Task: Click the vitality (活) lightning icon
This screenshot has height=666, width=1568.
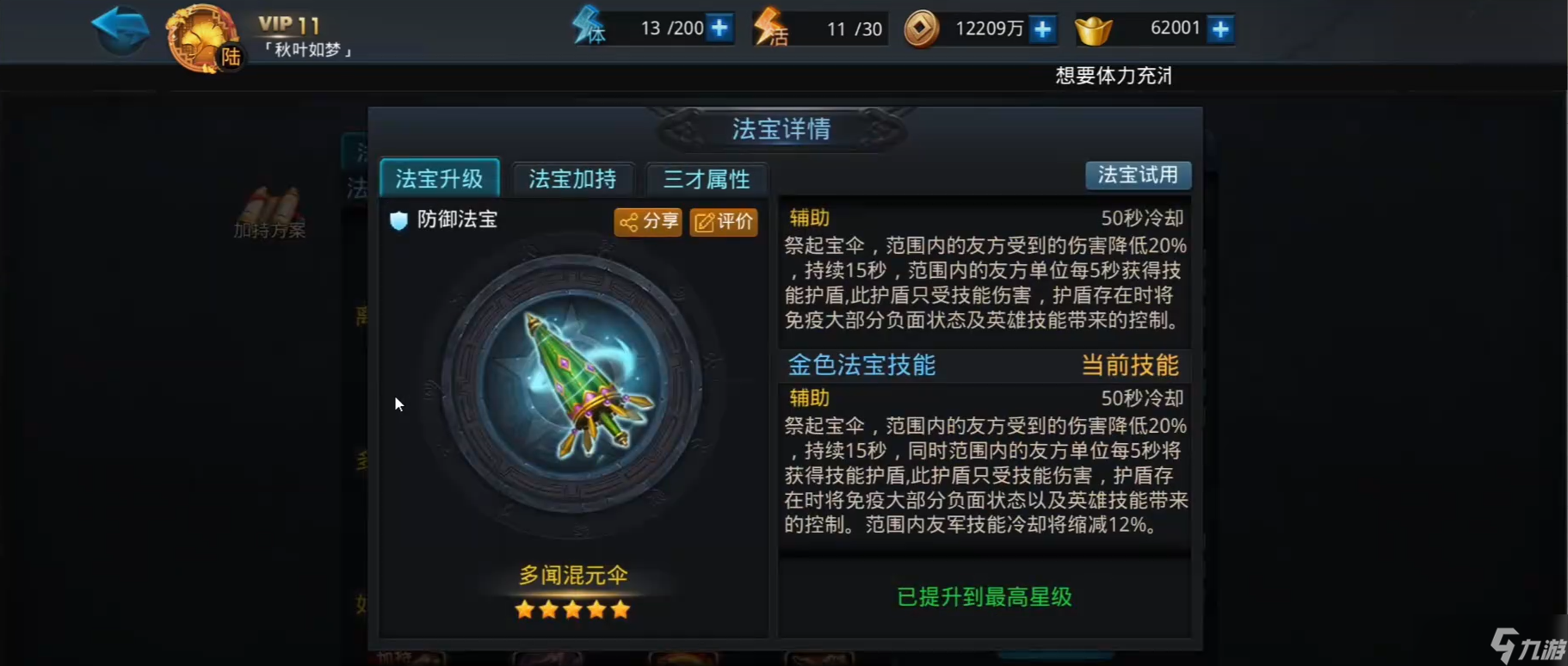Action: [768, 28]
